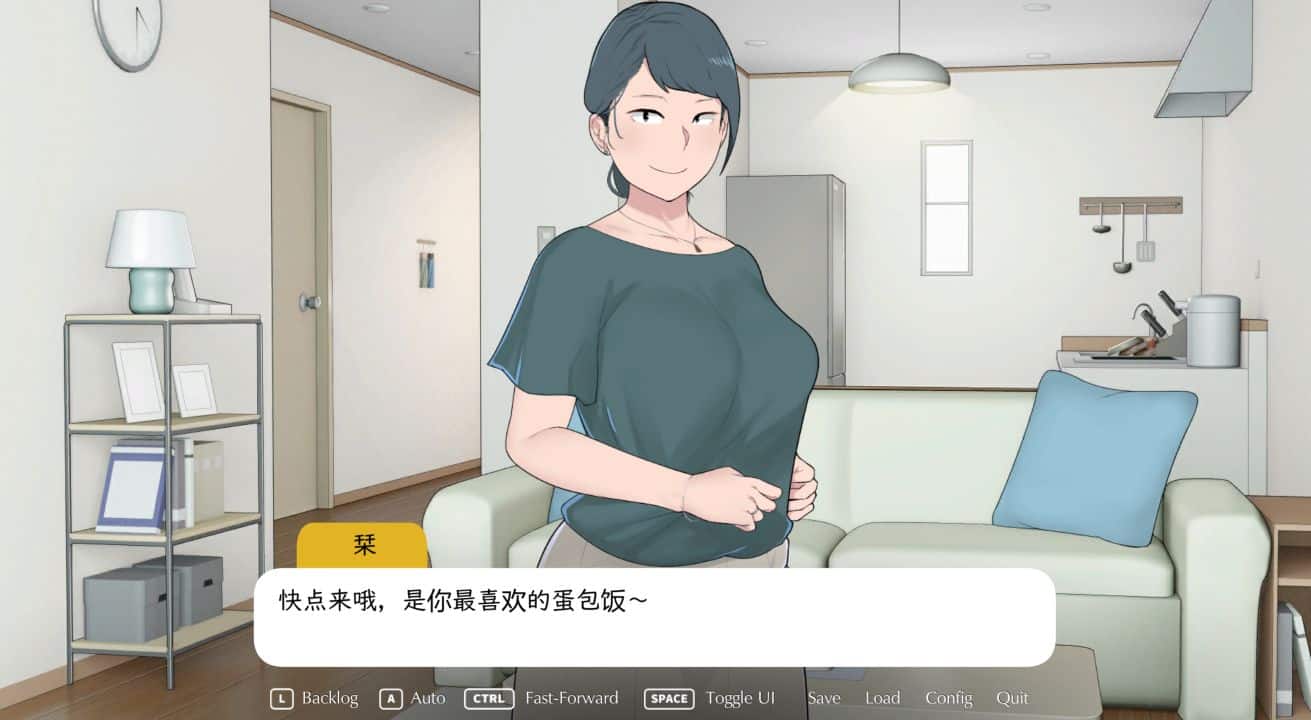Viewport: 1311px width, 720px height.
Task: Click the SPACE key badge icon
Action: [668, 698]
